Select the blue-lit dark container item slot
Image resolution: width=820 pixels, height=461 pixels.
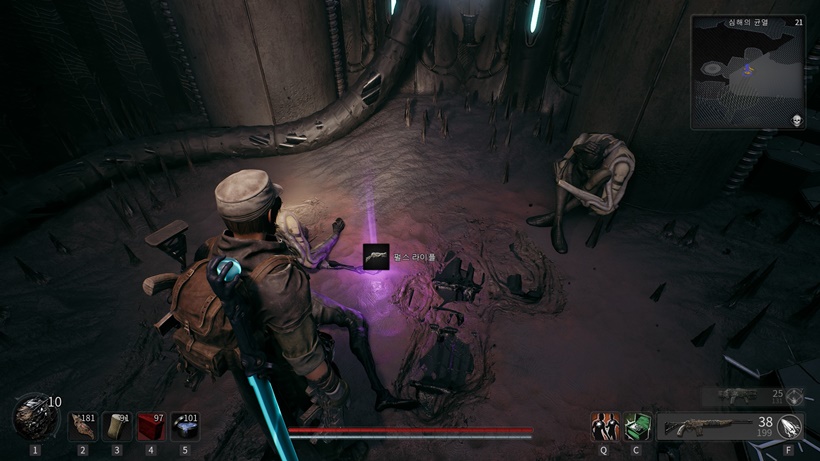pyautogui.click(x=185, y=426)
